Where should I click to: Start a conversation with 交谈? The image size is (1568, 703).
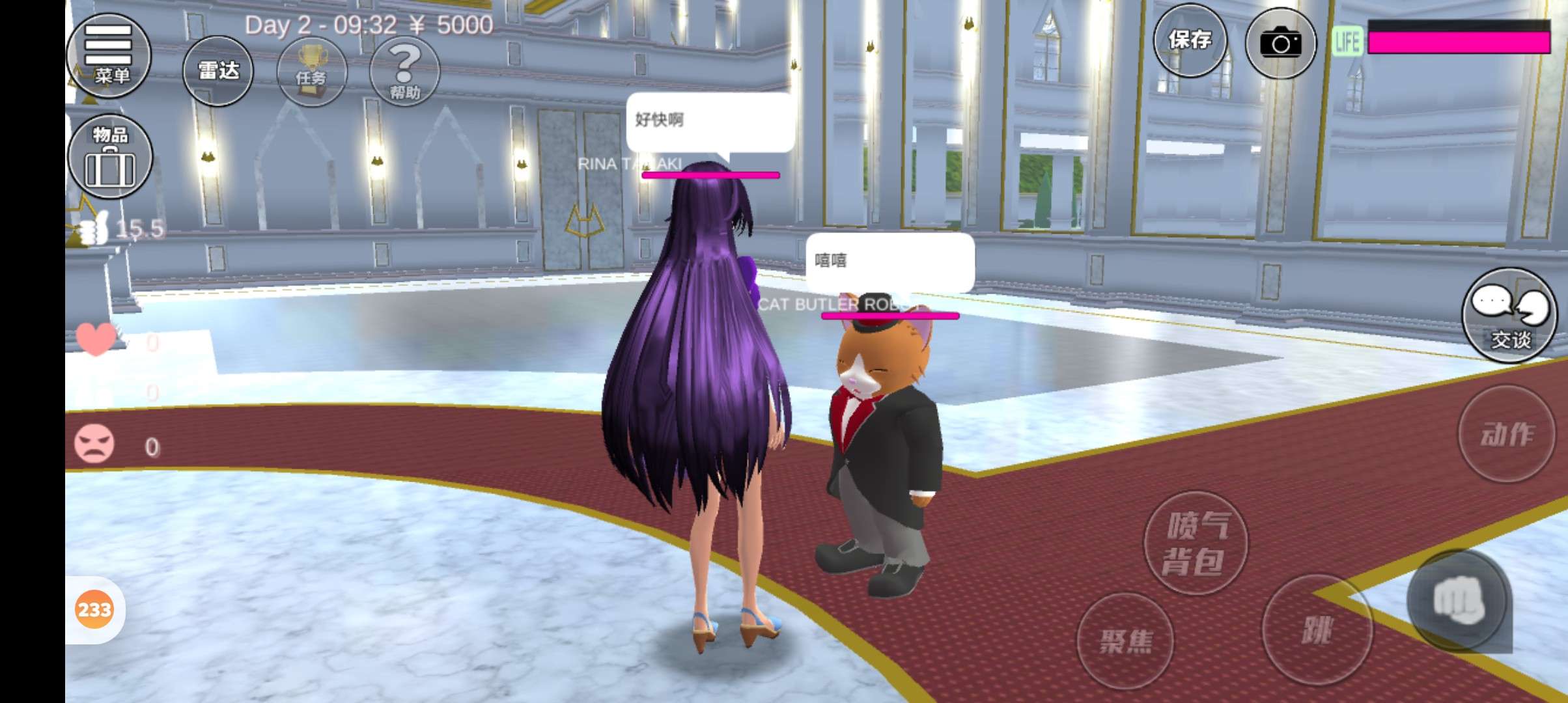coord(1509,315)
